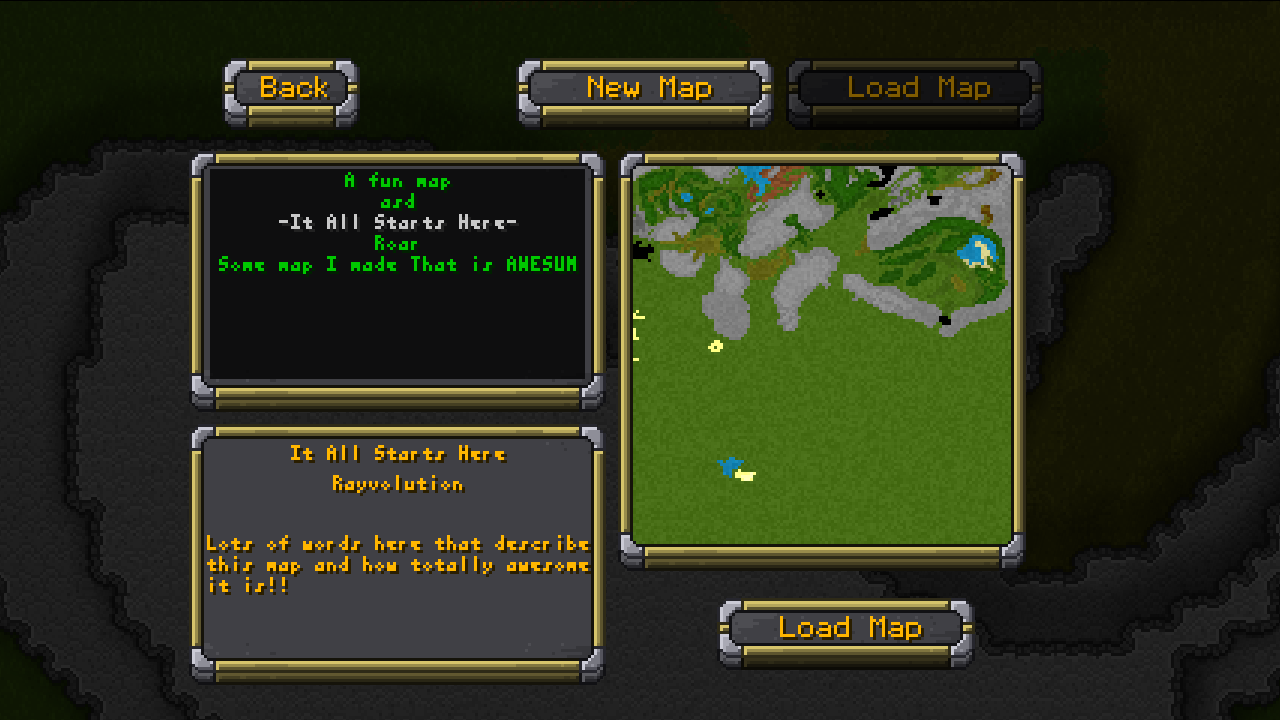
Task: Confirm with Load Map button below the preview
Action: [846, 629]
